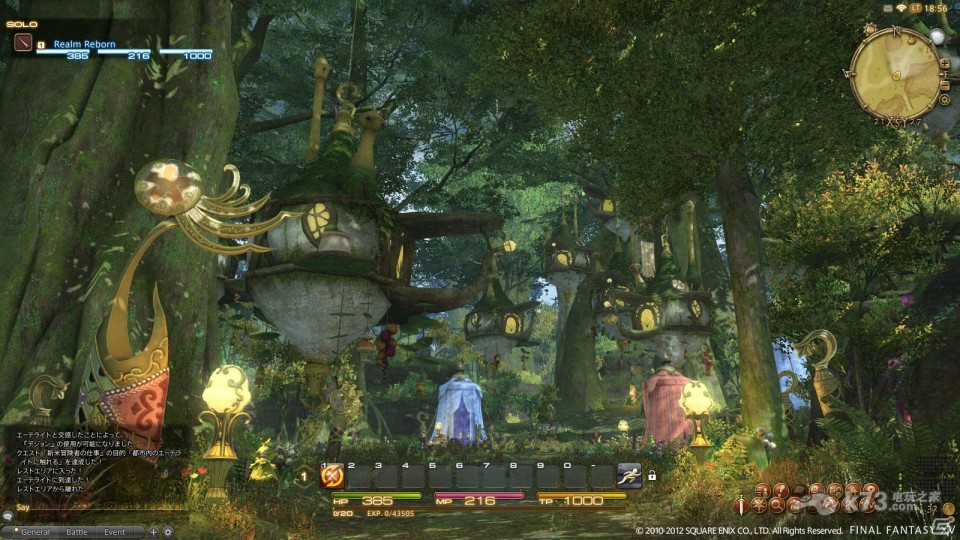The image size is (960, 540).
Task: Open chat log settings gear
Action: (x=167, y=532)
